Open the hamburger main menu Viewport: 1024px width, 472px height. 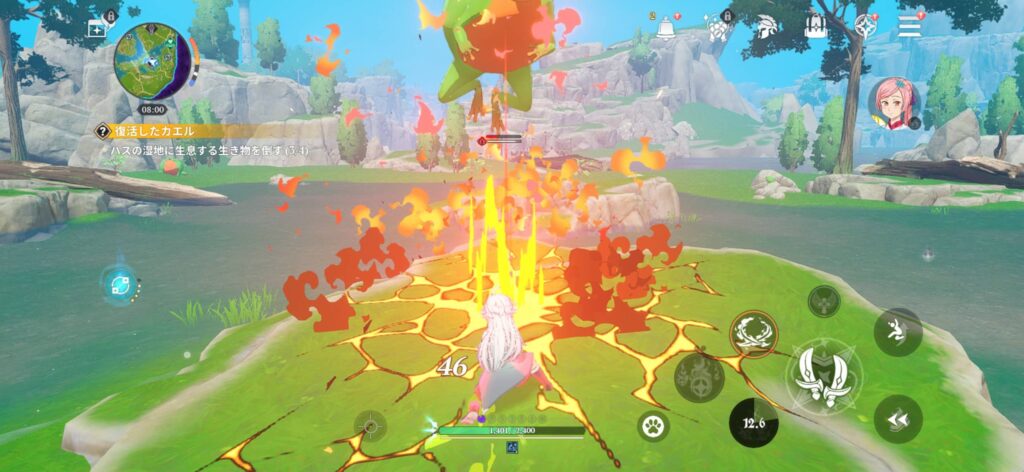tap(909, 26)
